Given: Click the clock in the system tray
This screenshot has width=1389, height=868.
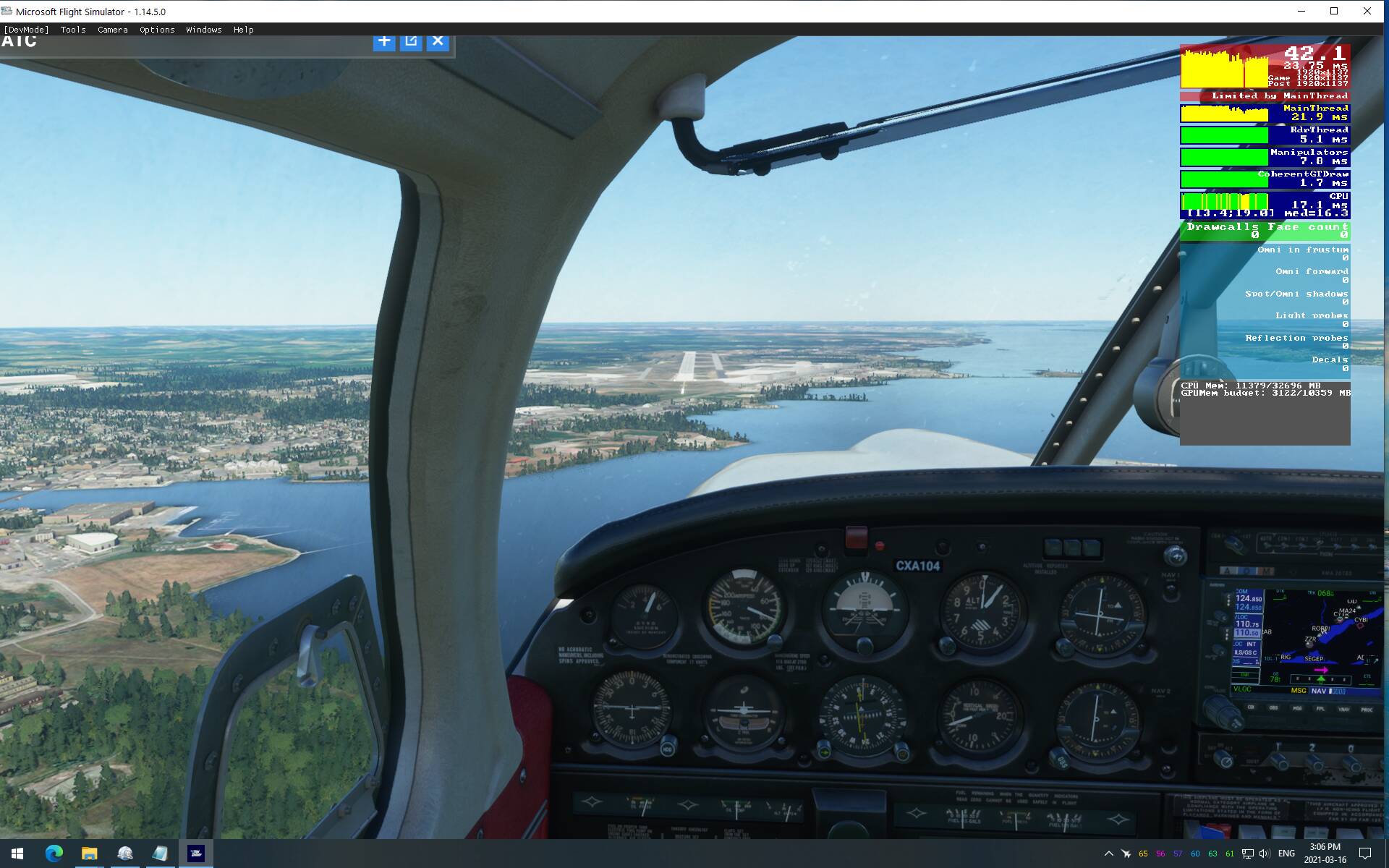Looking at the screenshot, I should click(x=1322, y=854).
